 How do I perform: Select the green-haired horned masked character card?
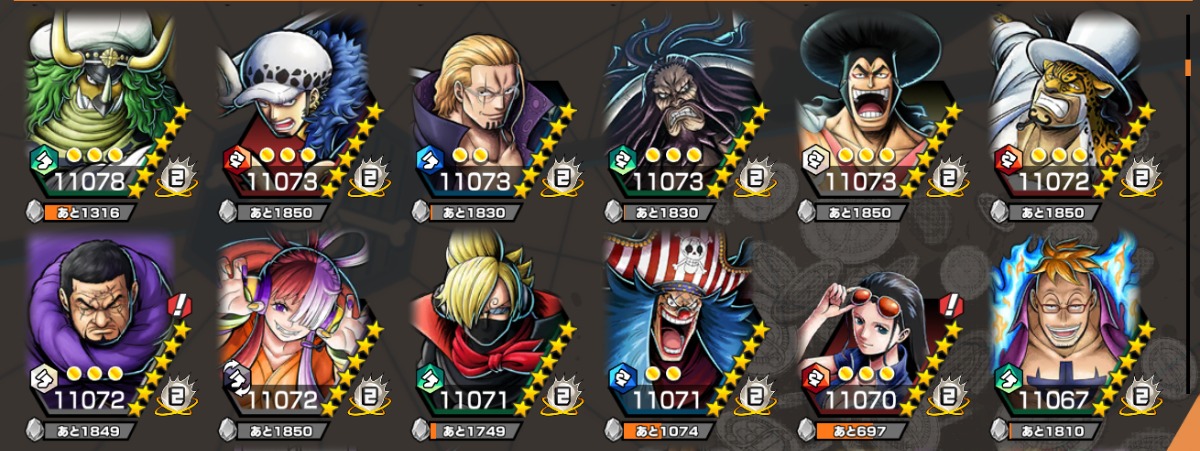(90, 100)
